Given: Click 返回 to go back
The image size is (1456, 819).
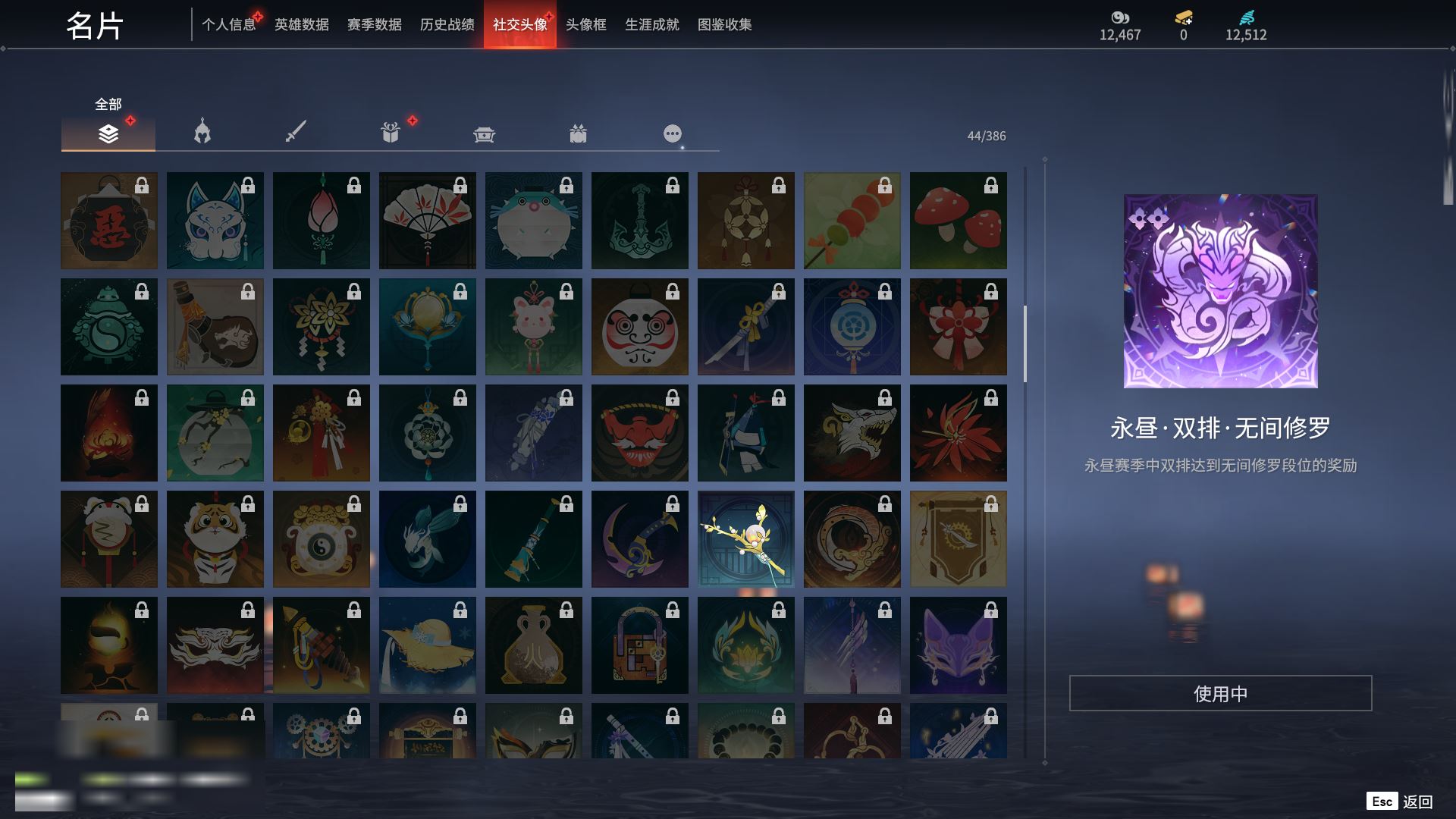Looking at the screenshot, I should click(1416, 802).
